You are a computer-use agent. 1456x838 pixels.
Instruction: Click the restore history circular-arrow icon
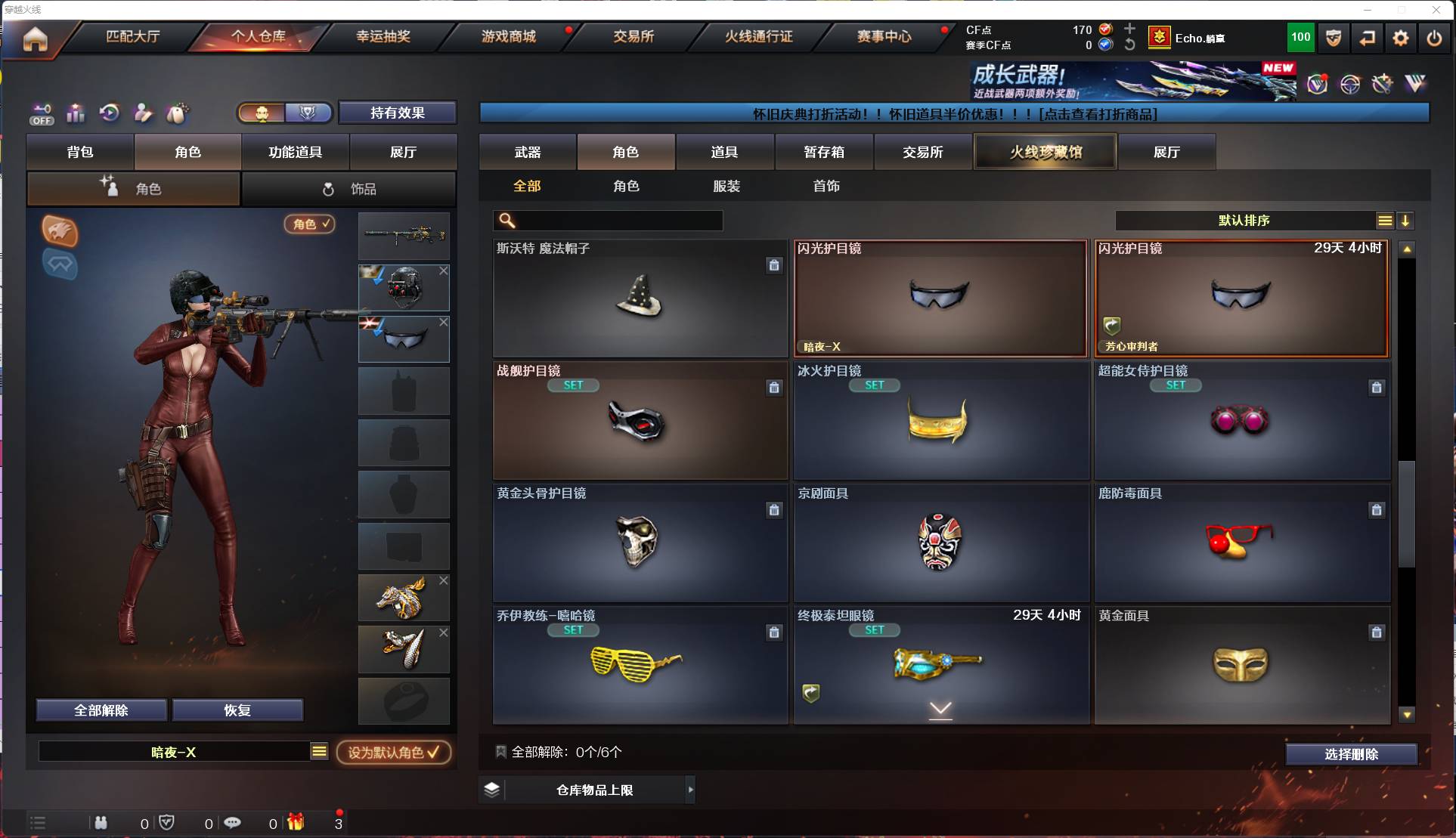tap(110, 113)
